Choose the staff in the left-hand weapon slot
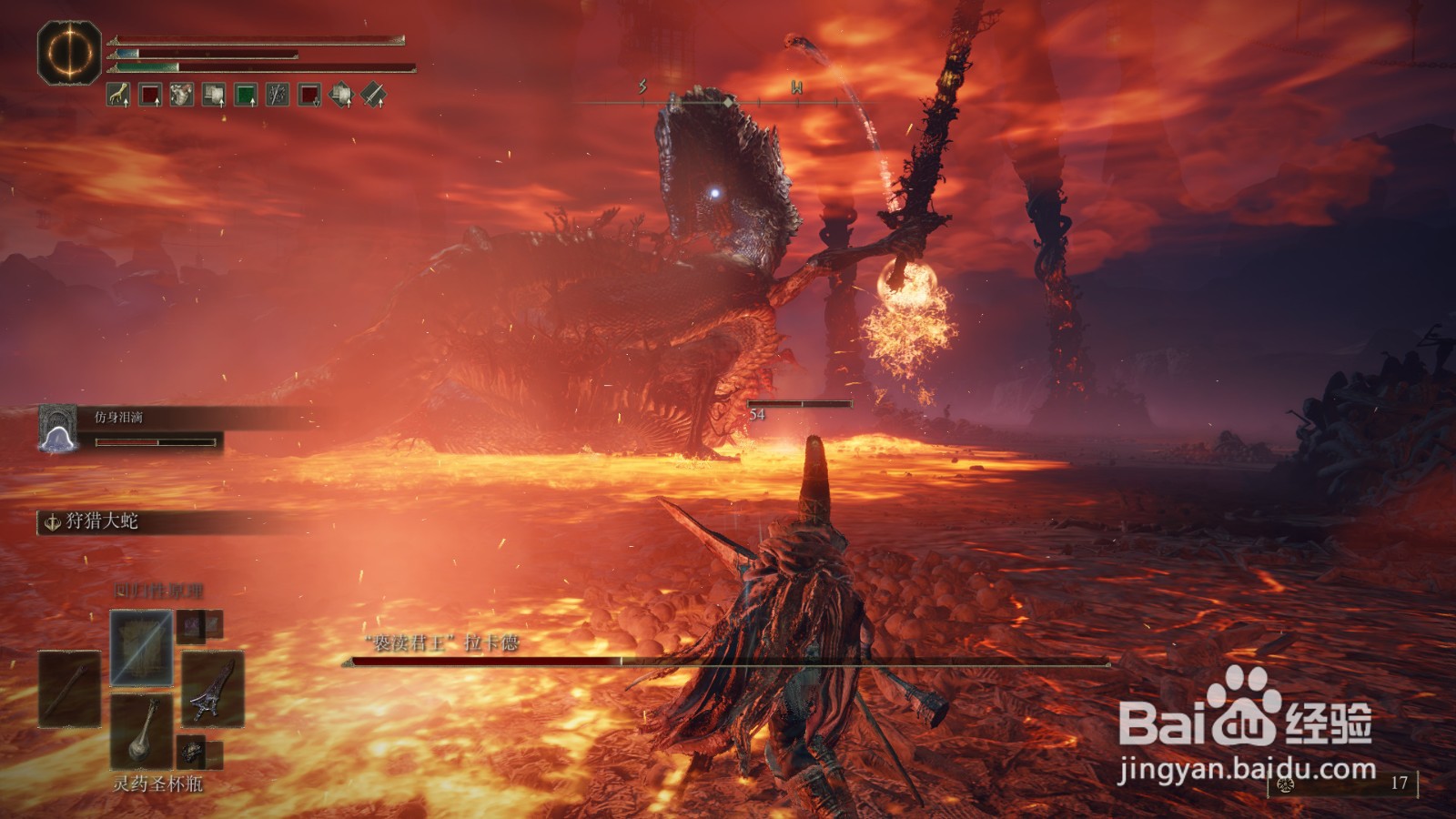 pyautogui.click(x=69, y=689)
